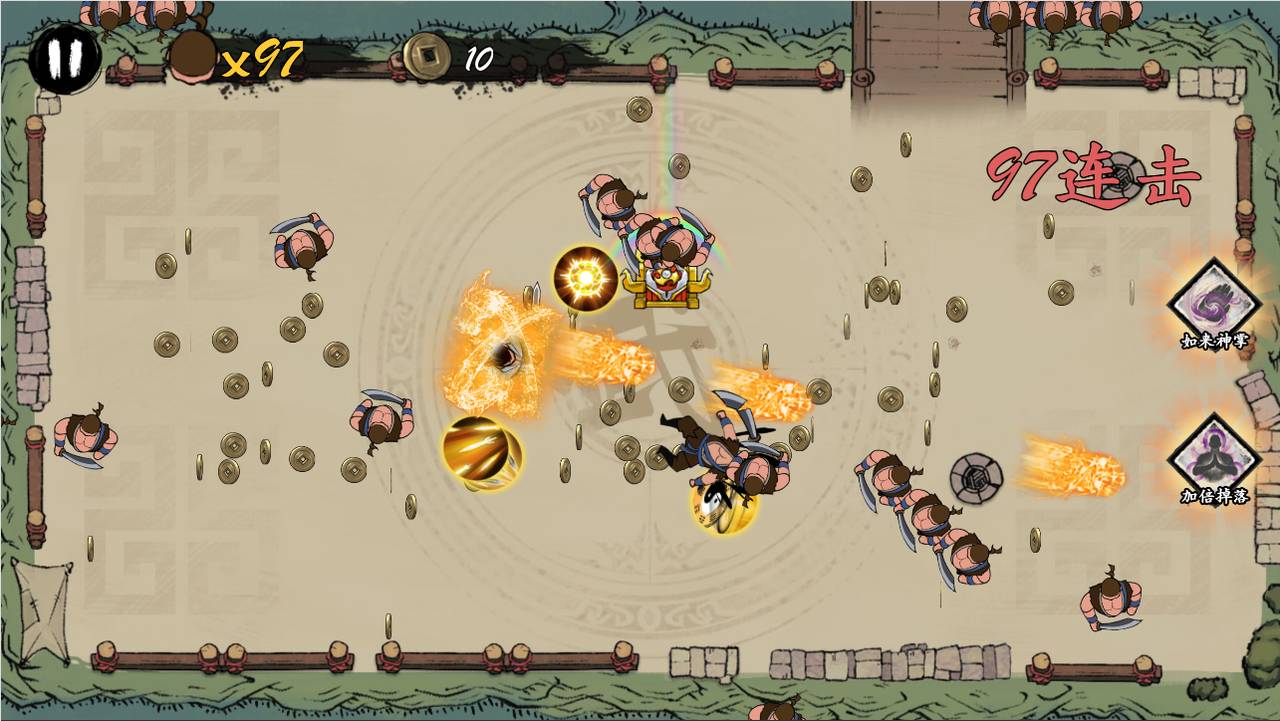Pause the game with the ink button

[65, 58]
